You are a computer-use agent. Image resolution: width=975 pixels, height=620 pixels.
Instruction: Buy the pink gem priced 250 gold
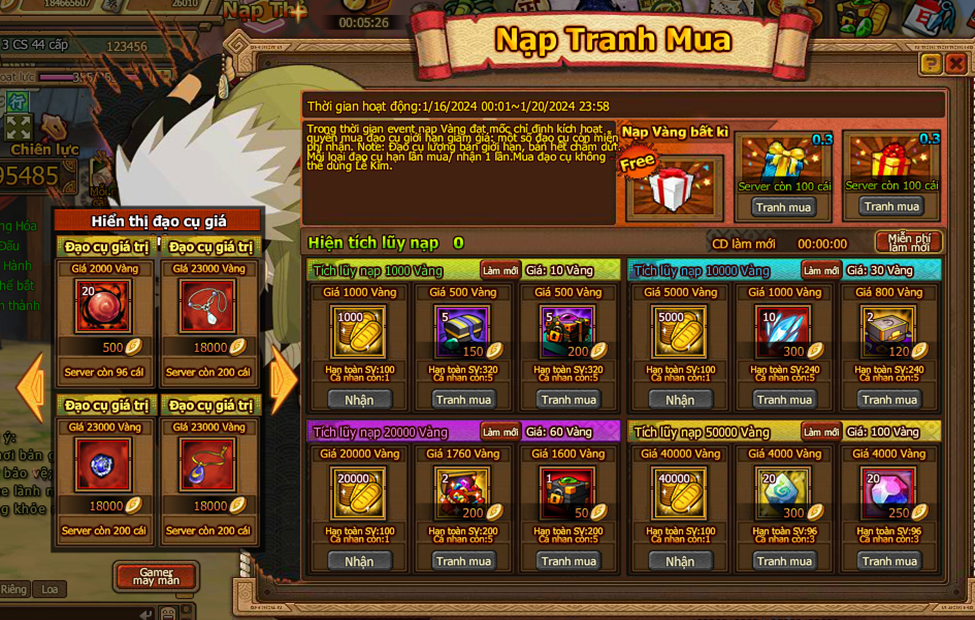click(x=890, y=561)
